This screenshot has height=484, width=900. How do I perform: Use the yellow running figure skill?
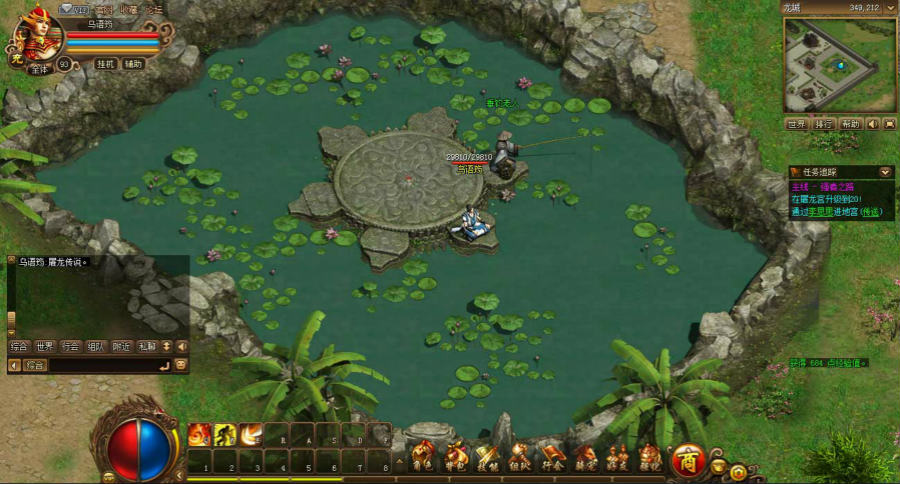coord(224,435)
